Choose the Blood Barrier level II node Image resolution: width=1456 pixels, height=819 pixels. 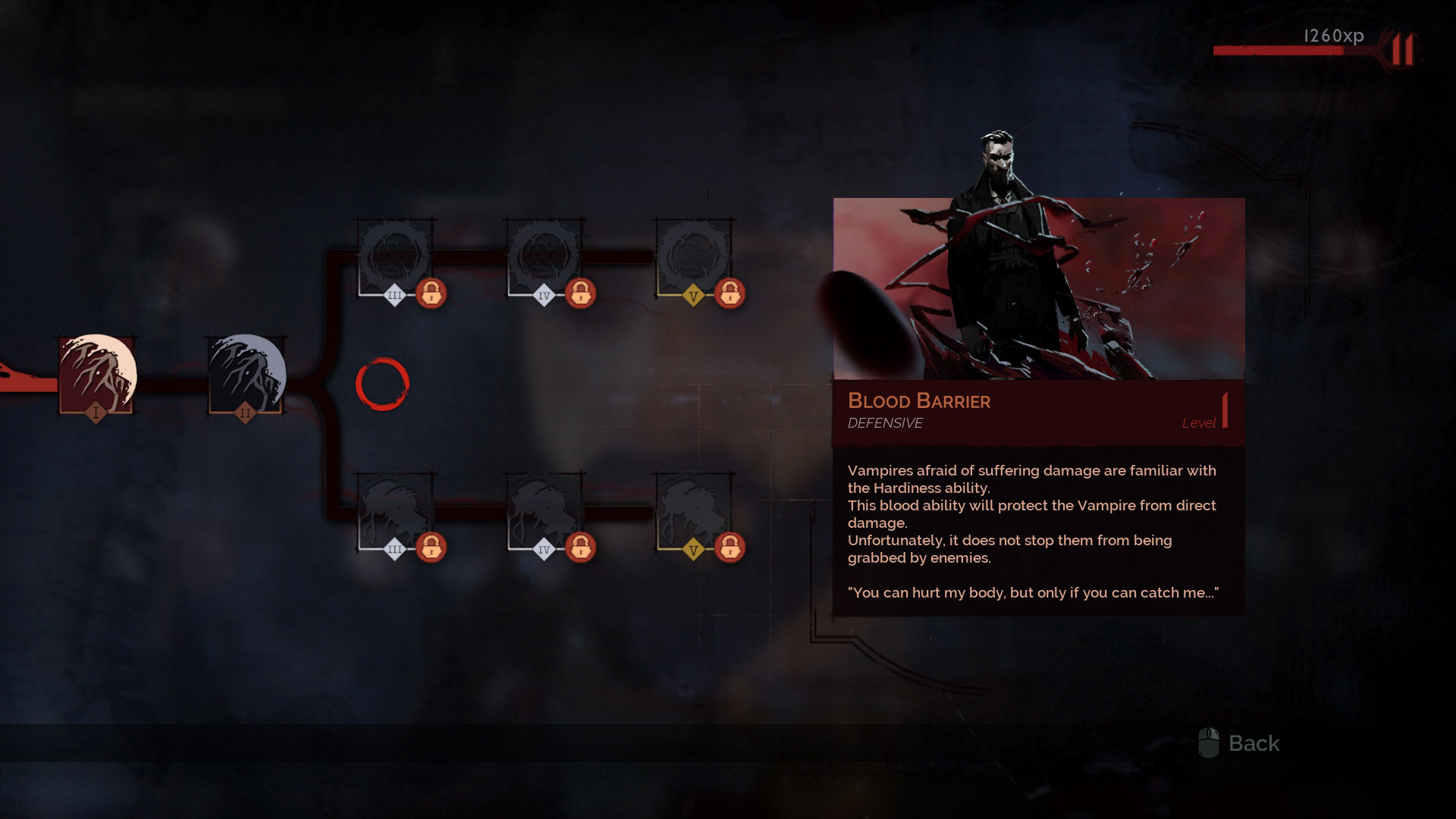click(x=246, y=375)
